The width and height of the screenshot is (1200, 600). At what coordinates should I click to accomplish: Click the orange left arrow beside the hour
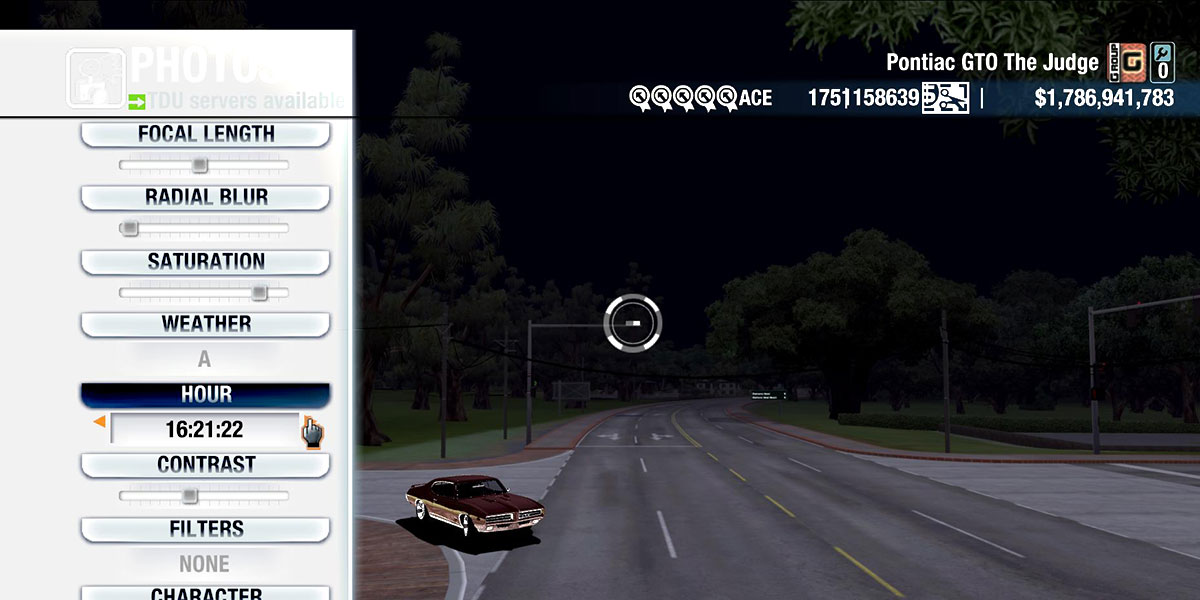tap(99, 423)
